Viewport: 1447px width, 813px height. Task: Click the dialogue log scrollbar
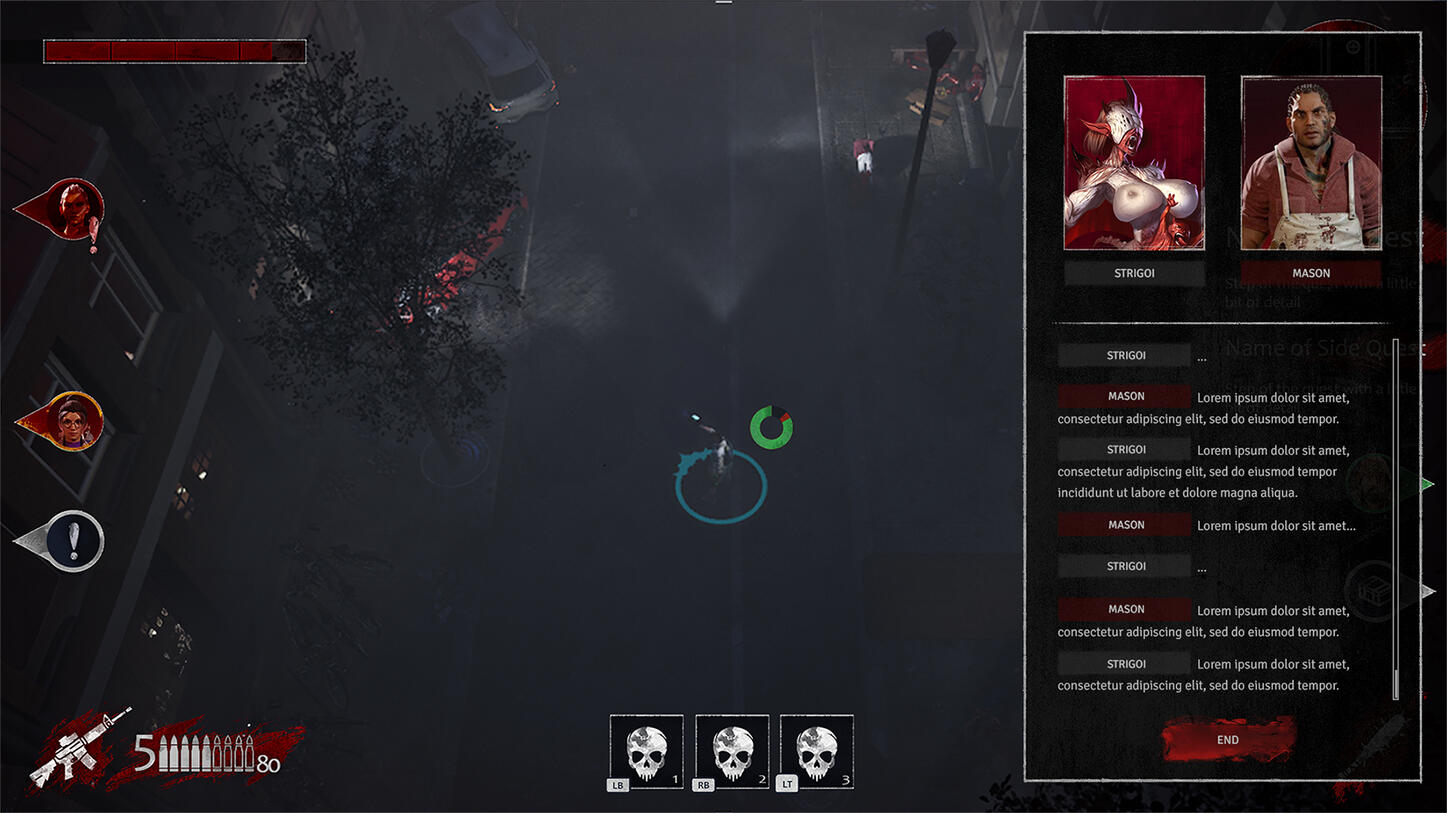pos(1396,518)
